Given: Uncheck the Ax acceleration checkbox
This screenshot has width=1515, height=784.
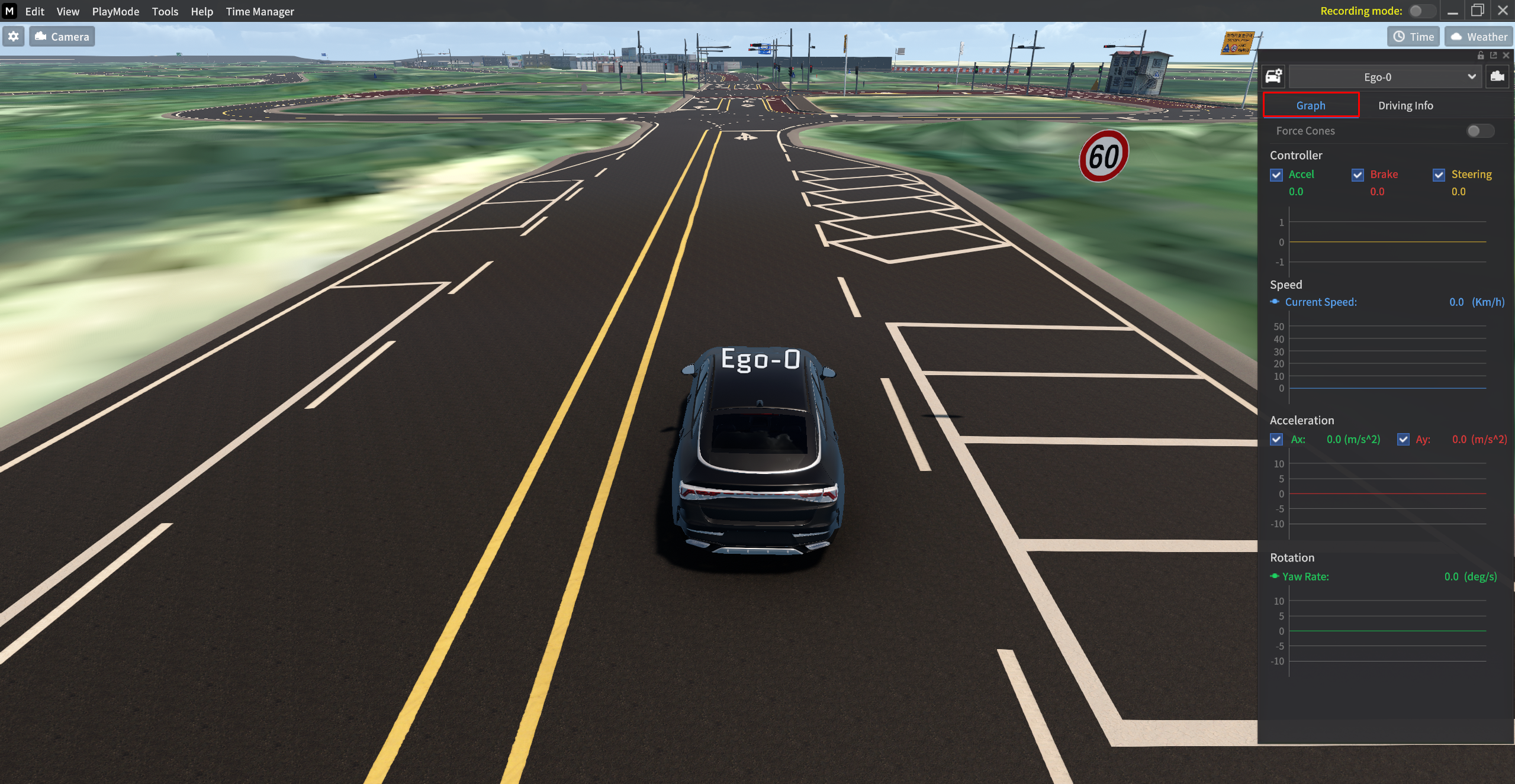Looking at the screenshot, I should (1276, 439).
